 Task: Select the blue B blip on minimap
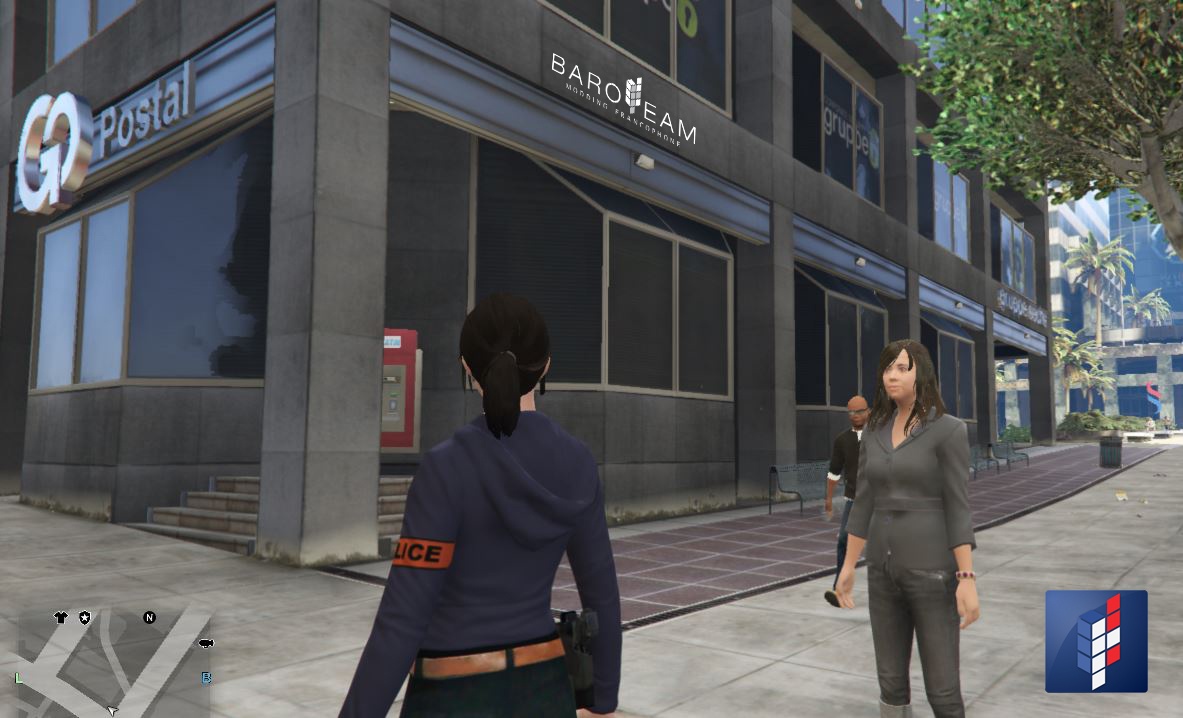[207, 678]
